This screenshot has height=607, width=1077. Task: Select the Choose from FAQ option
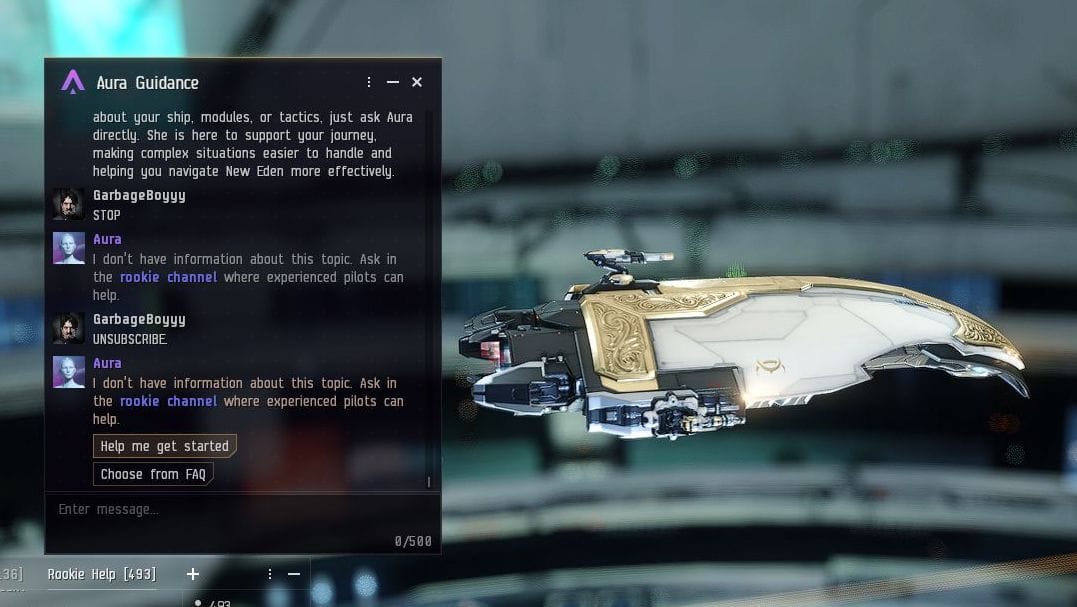click(153, 474)
